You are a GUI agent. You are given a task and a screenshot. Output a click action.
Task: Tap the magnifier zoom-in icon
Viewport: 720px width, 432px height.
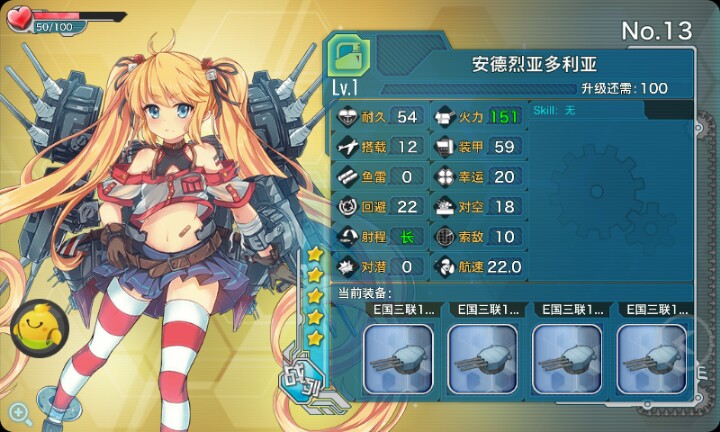[19, 411]
